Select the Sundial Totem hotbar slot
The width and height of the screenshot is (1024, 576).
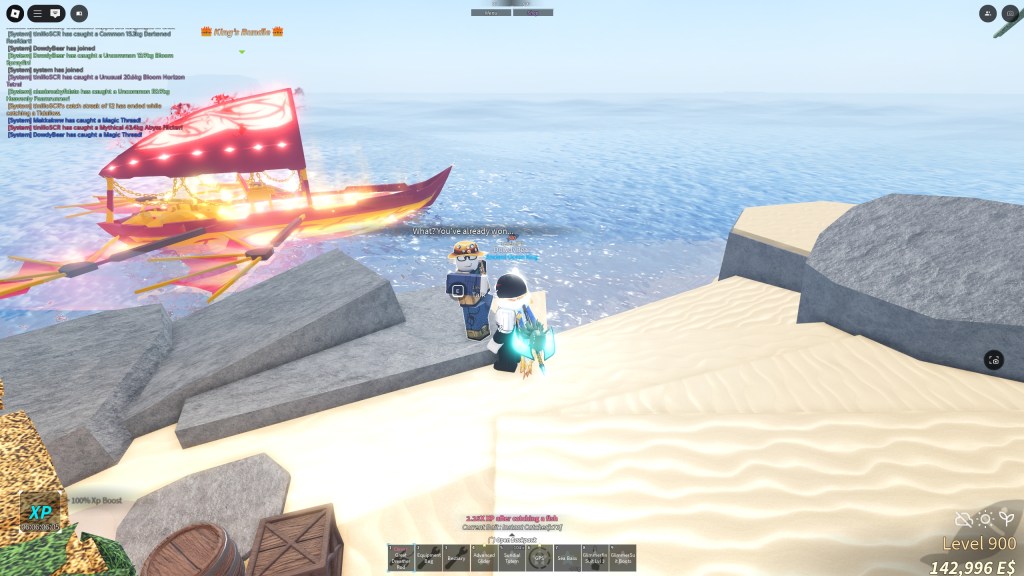512,557
